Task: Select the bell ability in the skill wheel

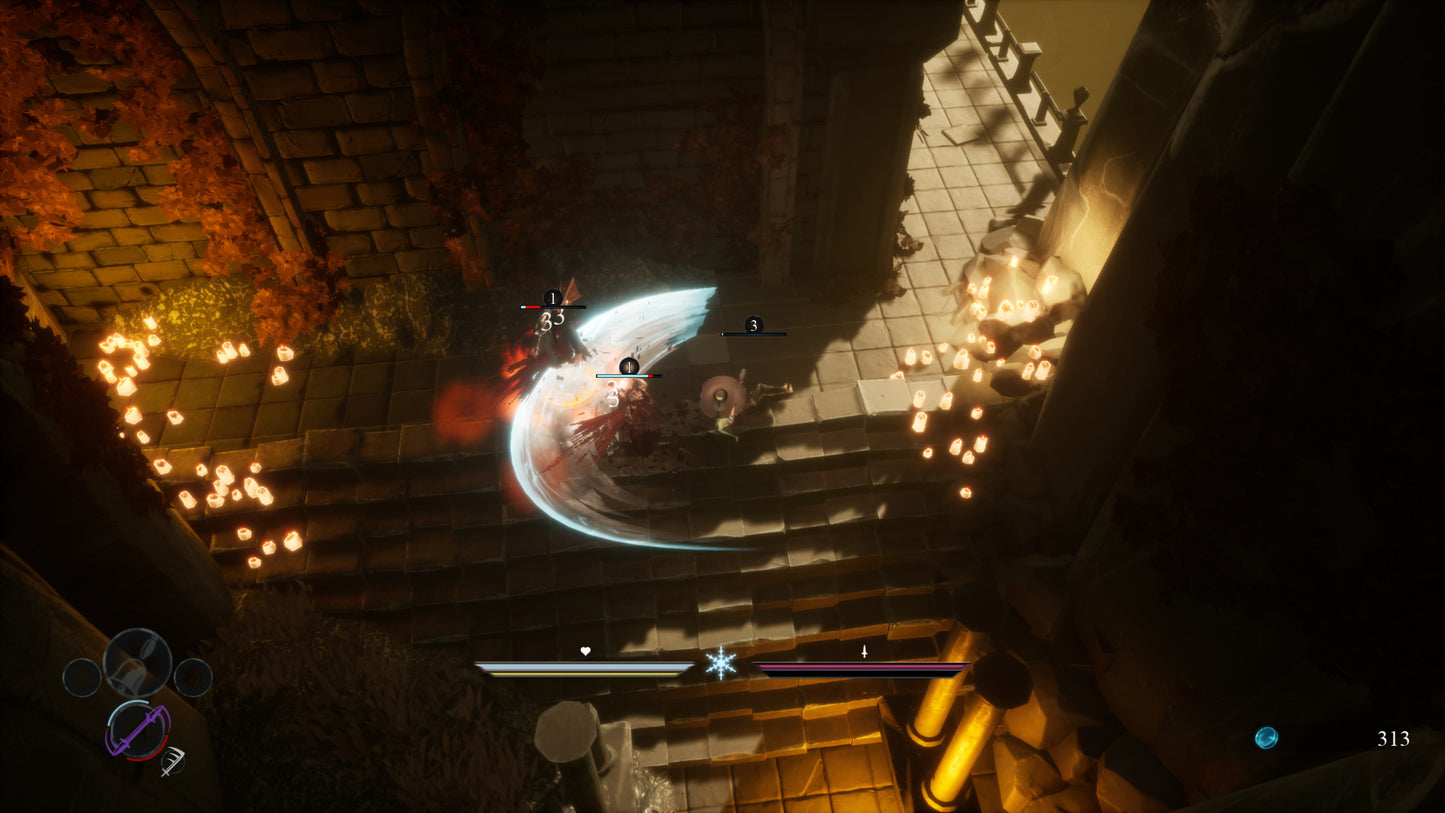Action: coord(136,662)
